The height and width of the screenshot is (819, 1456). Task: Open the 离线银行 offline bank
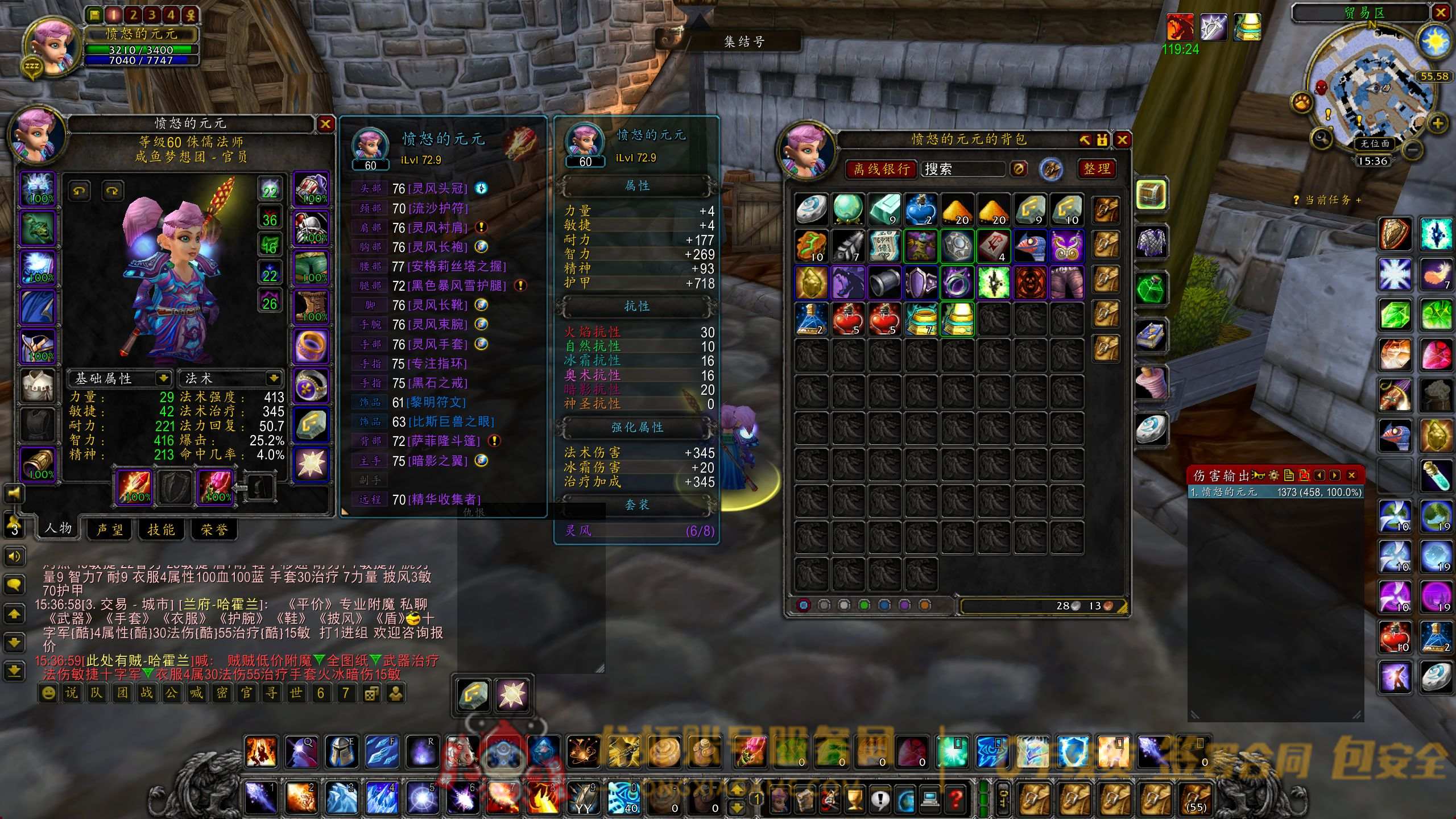pyautogui.click(x=881, y=169)
